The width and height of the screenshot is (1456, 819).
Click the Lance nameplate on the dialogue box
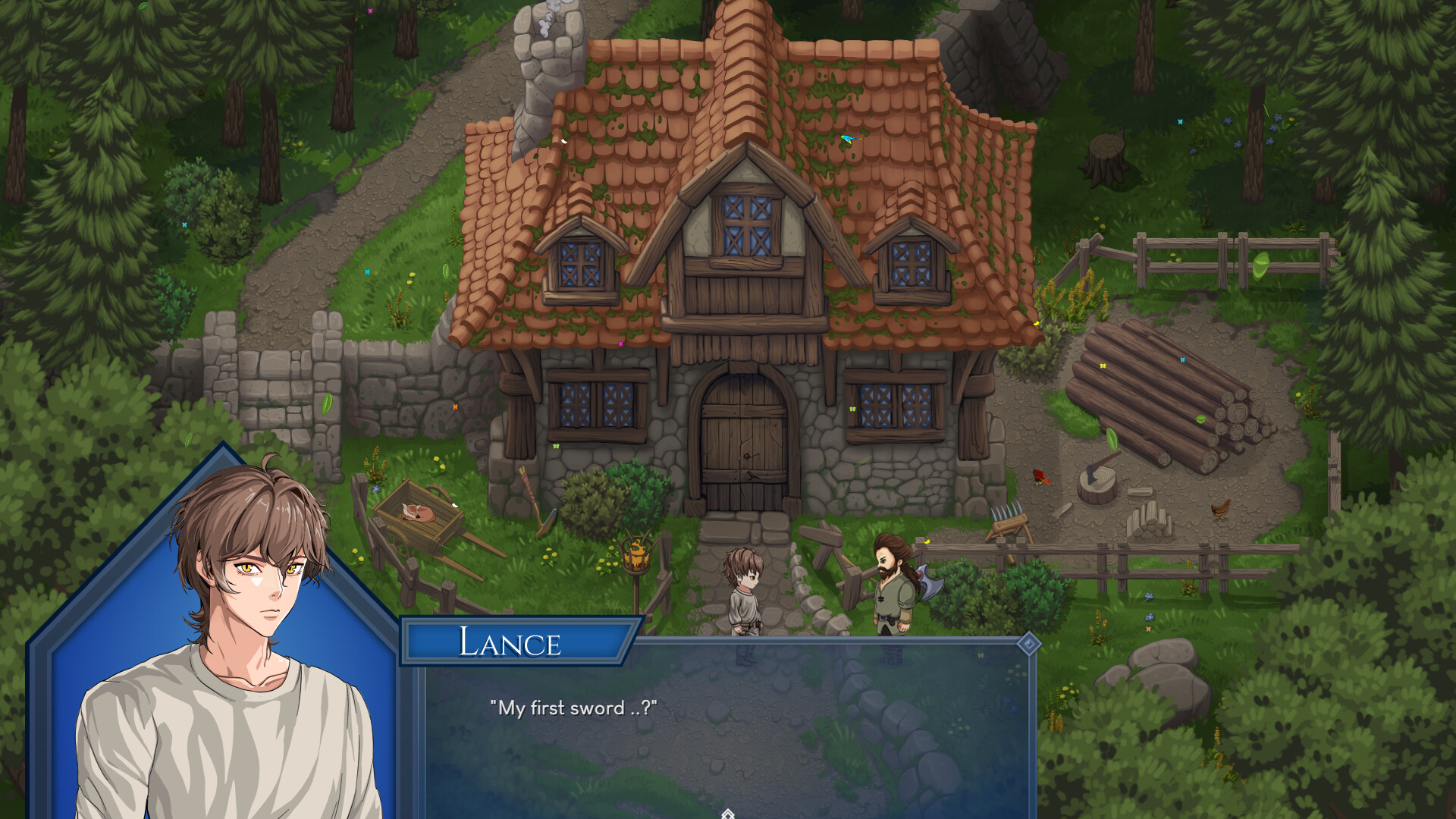tap(512, 643)
